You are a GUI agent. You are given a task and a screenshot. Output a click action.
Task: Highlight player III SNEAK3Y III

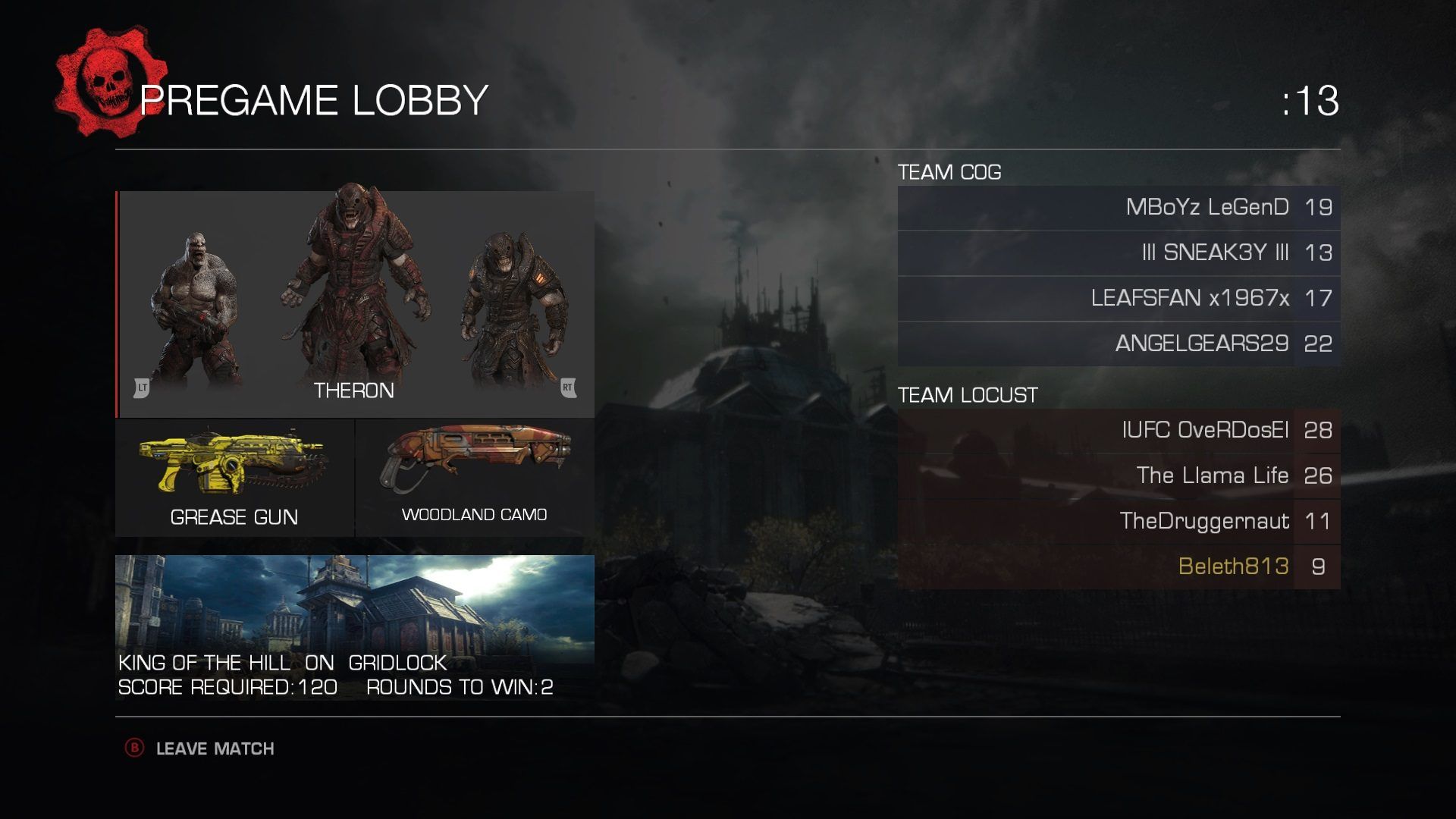coord(1119,253)
